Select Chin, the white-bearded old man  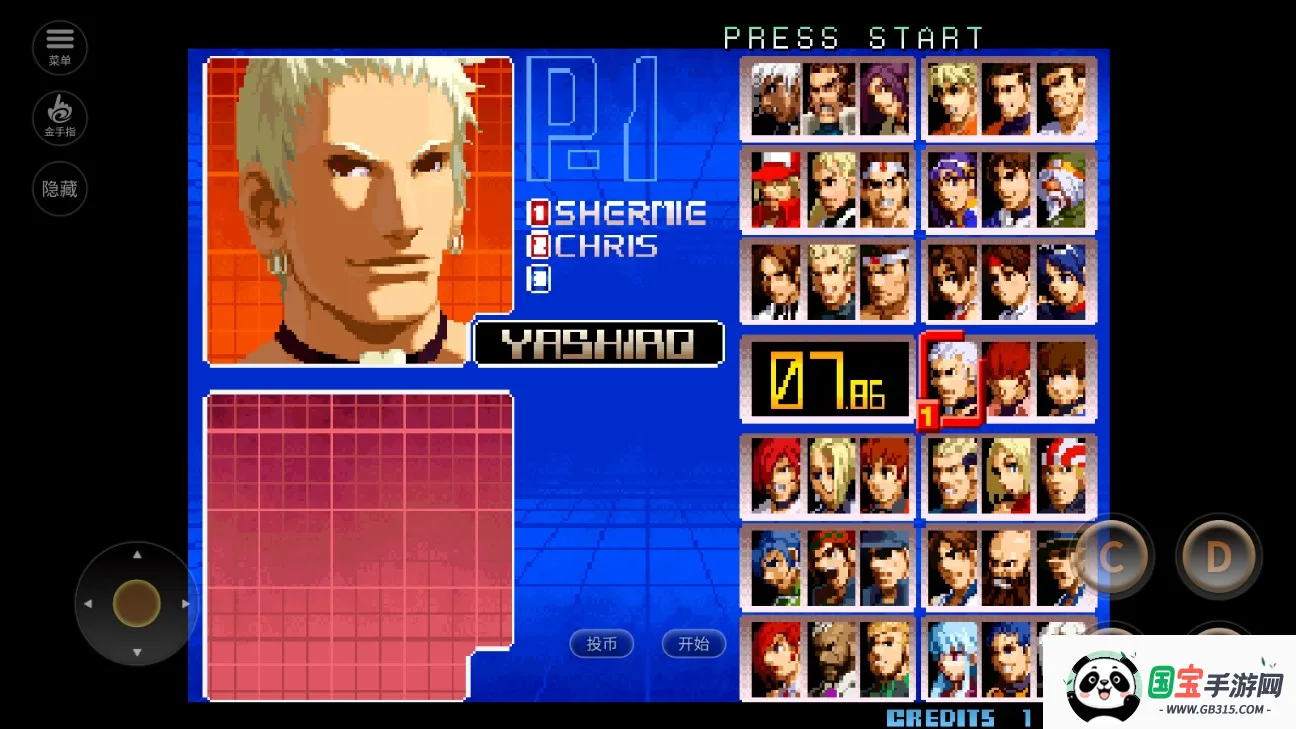(1062, 190)
